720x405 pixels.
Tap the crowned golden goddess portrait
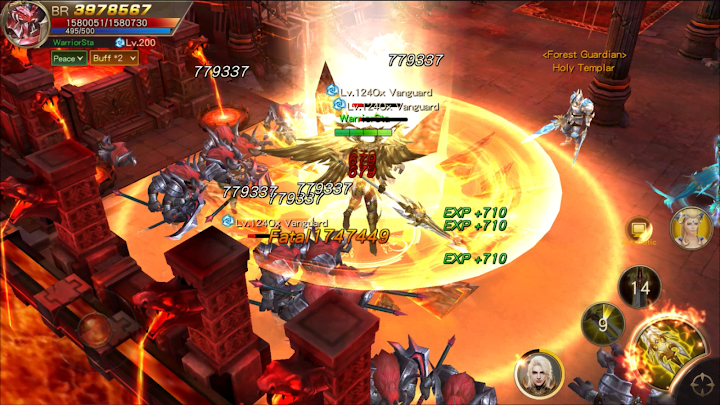(691, 229)
